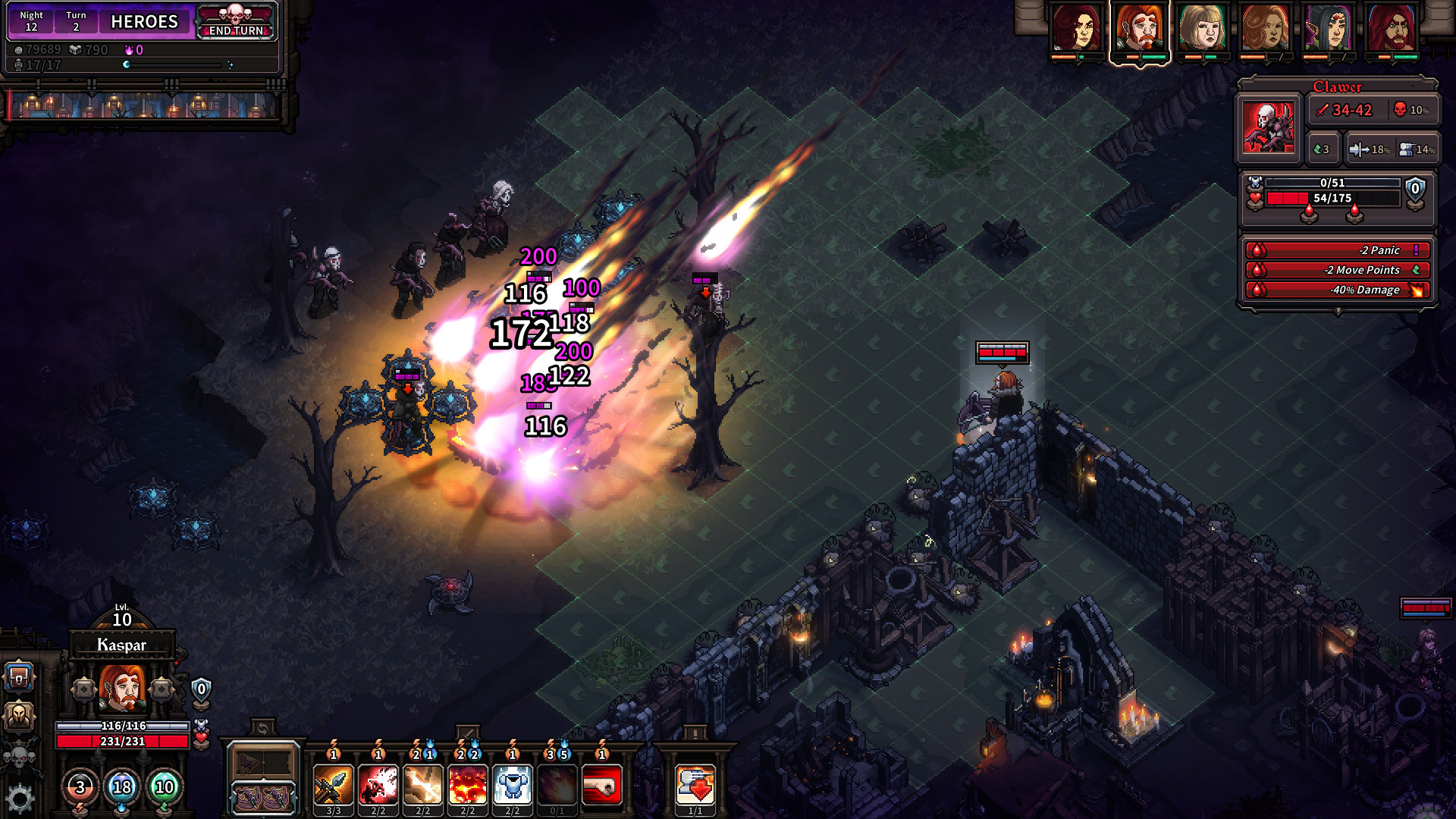
Task: Open the treasure chest inventory icon
Action: pyautogui.click(x=20, y=676)
